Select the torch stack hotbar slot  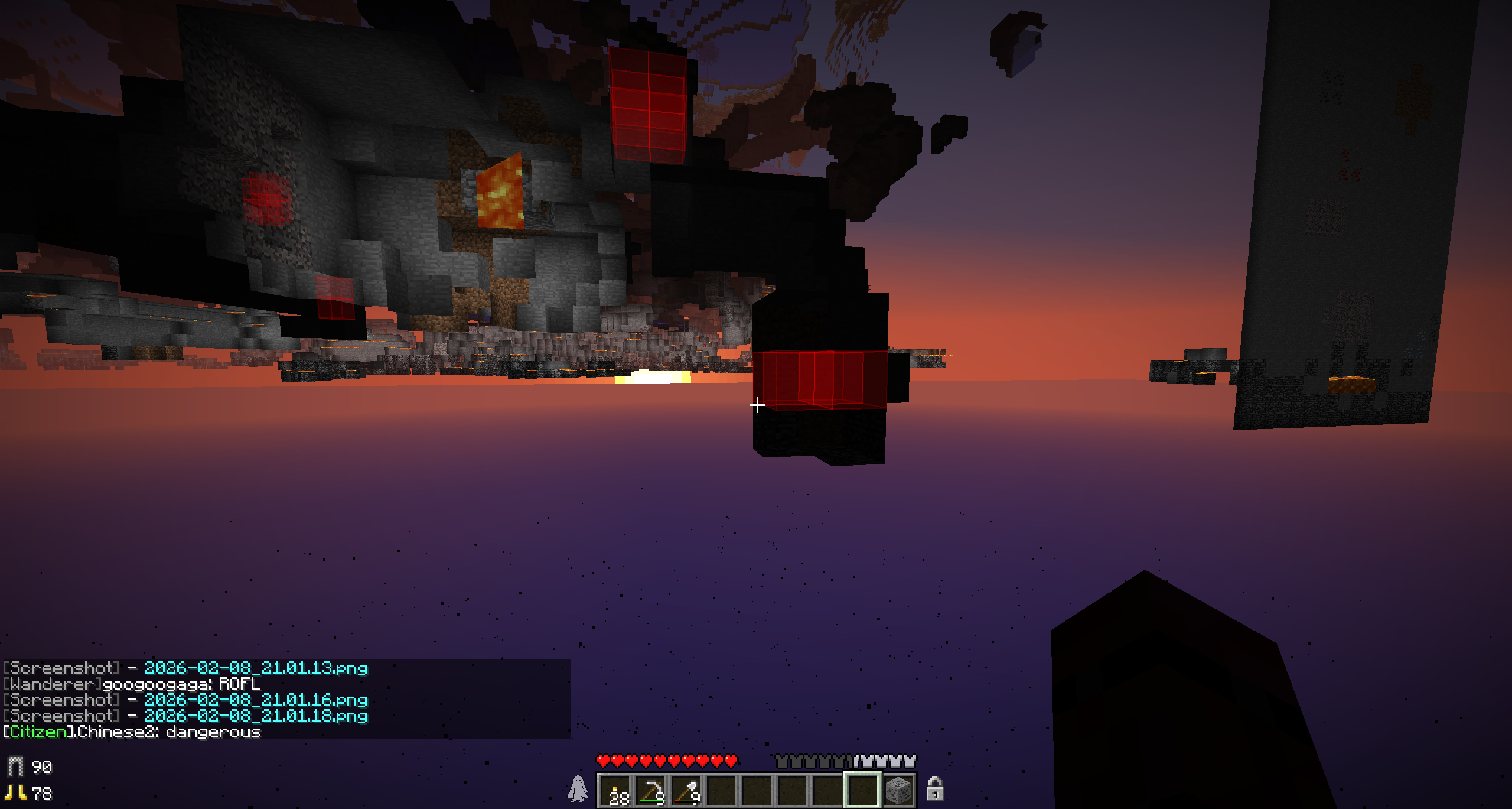[615, 790]
